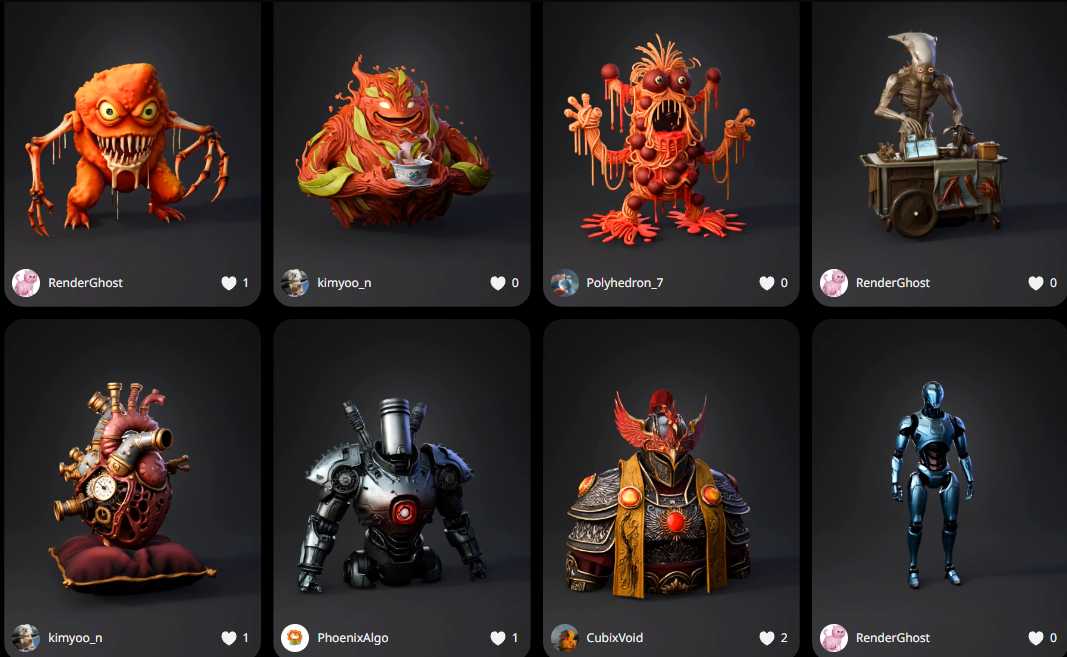Click PhoenixAlgo's avatar icon
The width and height of the screenshot is (1067, 657).
coord(295,638)
